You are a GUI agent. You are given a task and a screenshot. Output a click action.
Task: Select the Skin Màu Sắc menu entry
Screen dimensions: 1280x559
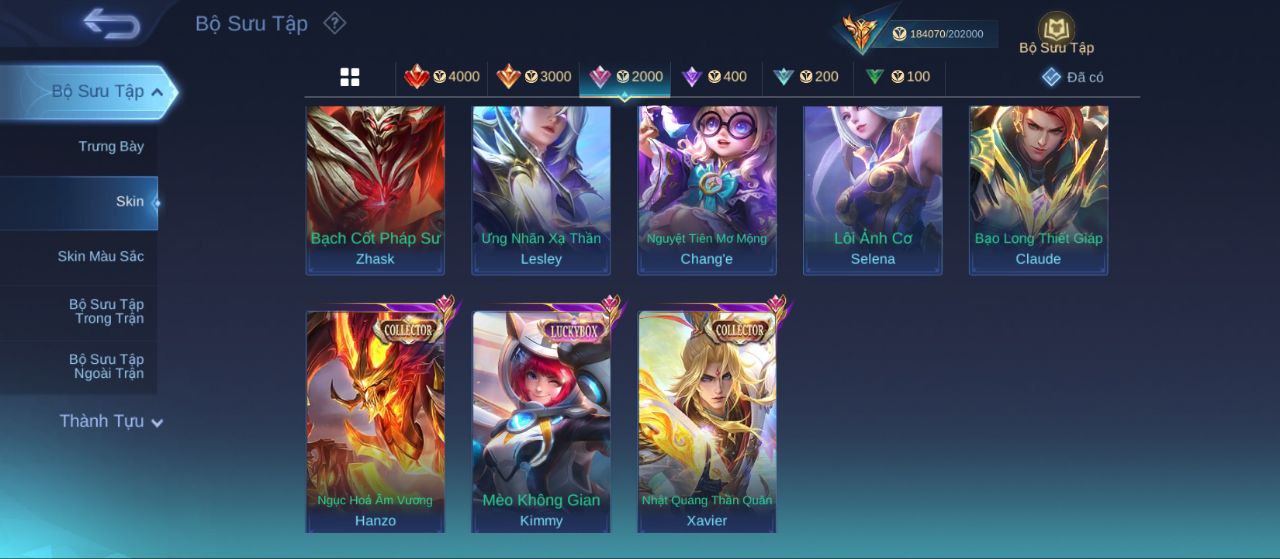(x=100, y=257)
